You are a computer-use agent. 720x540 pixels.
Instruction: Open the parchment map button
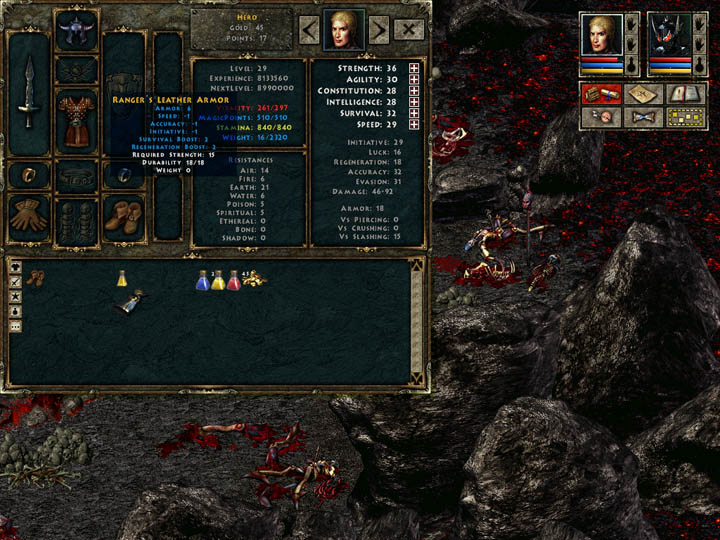(644, 94)
